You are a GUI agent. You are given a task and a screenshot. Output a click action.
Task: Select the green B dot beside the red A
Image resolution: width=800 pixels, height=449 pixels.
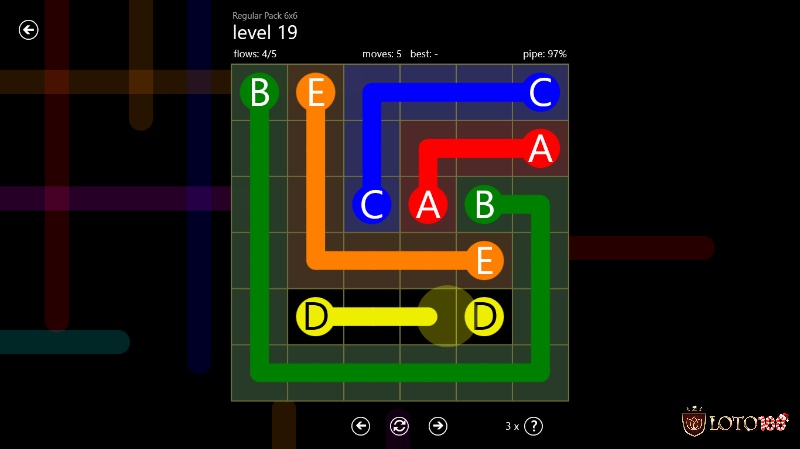(484, 204)
